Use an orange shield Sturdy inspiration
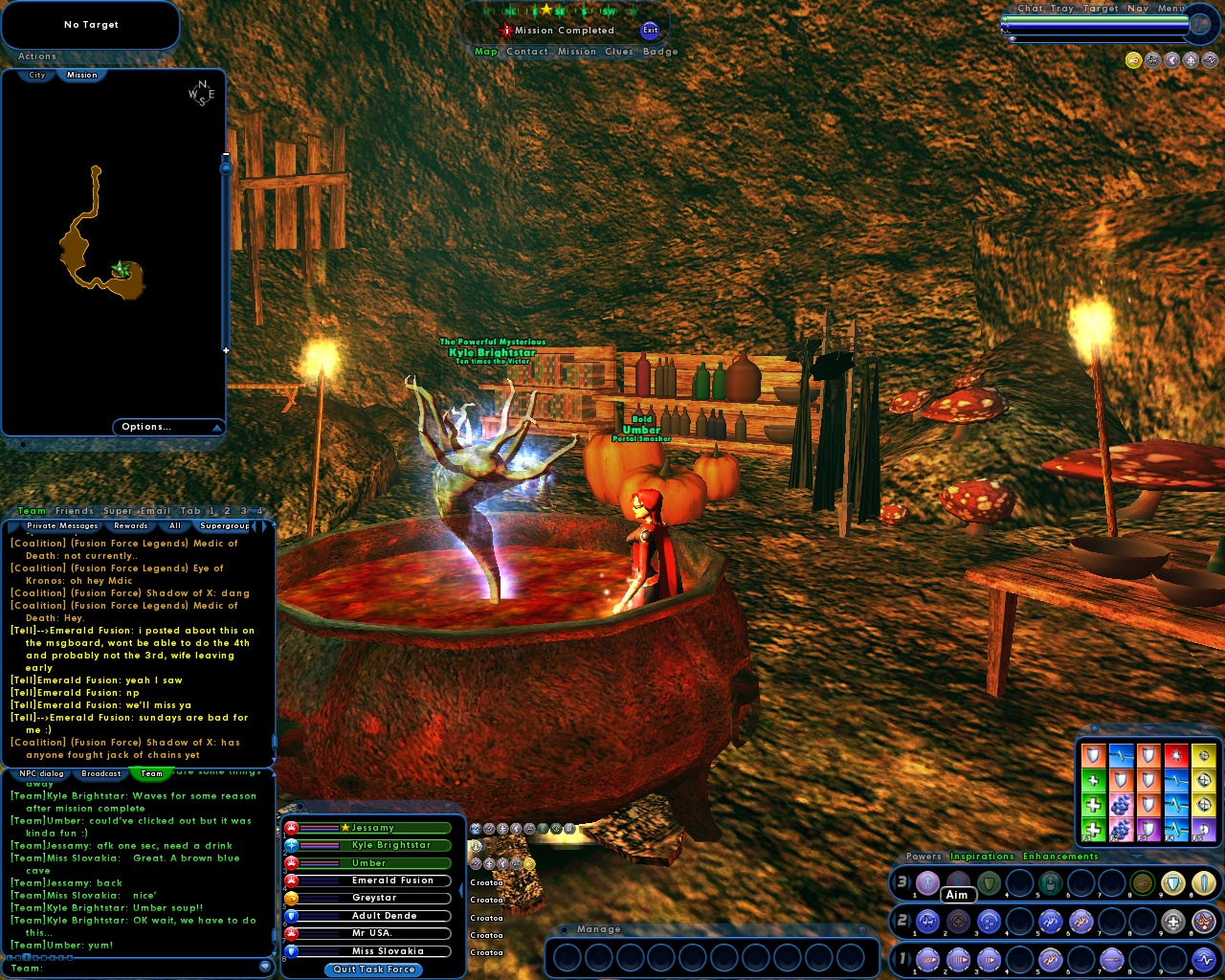 [x=1093, y=755]
